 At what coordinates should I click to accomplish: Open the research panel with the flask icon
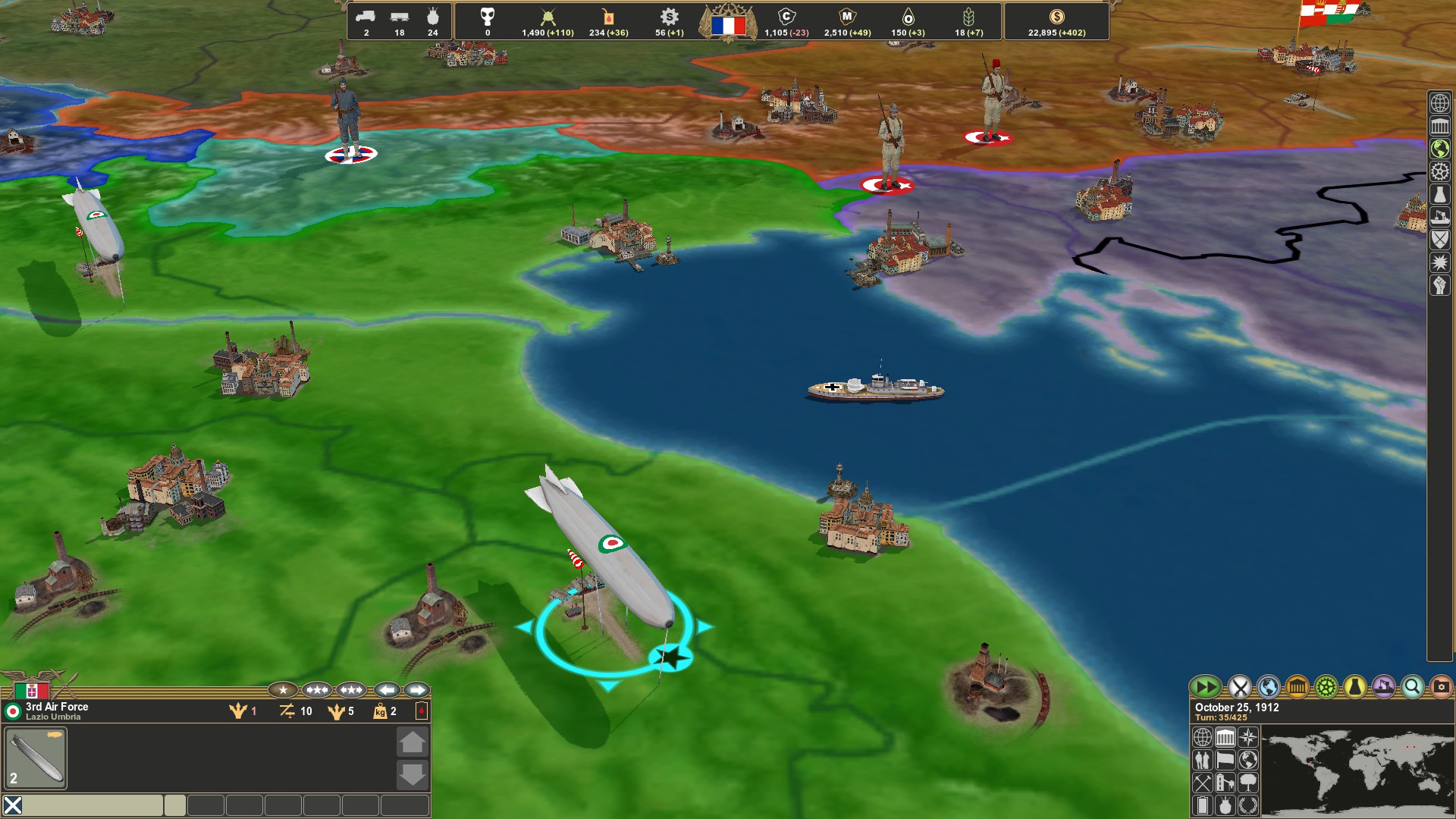(1355, 686)
